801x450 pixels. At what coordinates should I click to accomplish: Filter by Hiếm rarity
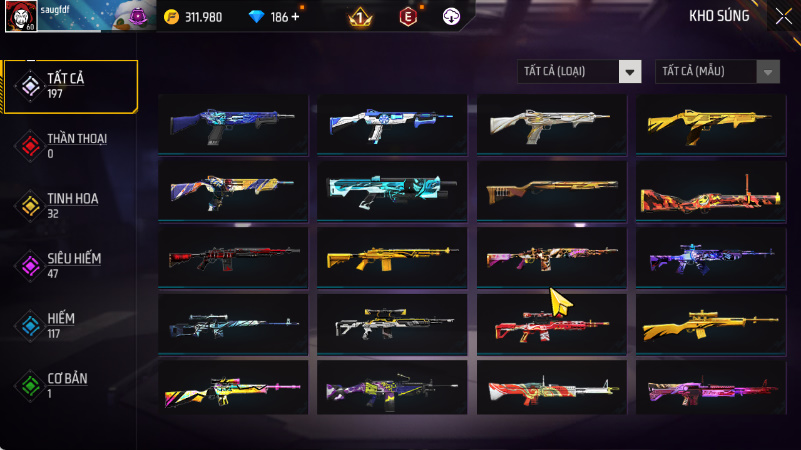click(70, 325)
